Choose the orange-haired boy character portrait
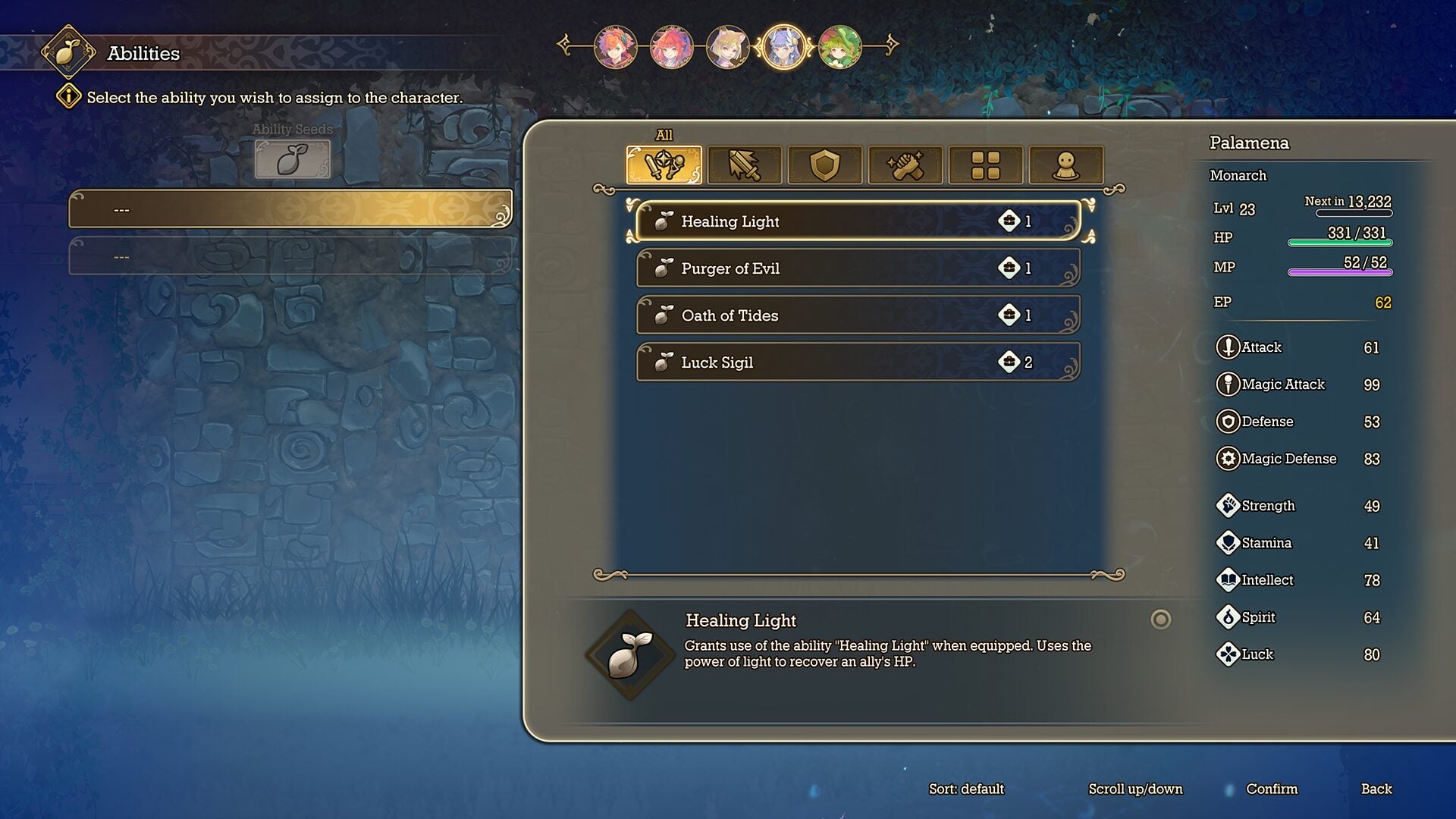Viewport: 1456px width, 819px height. point(615,46)
